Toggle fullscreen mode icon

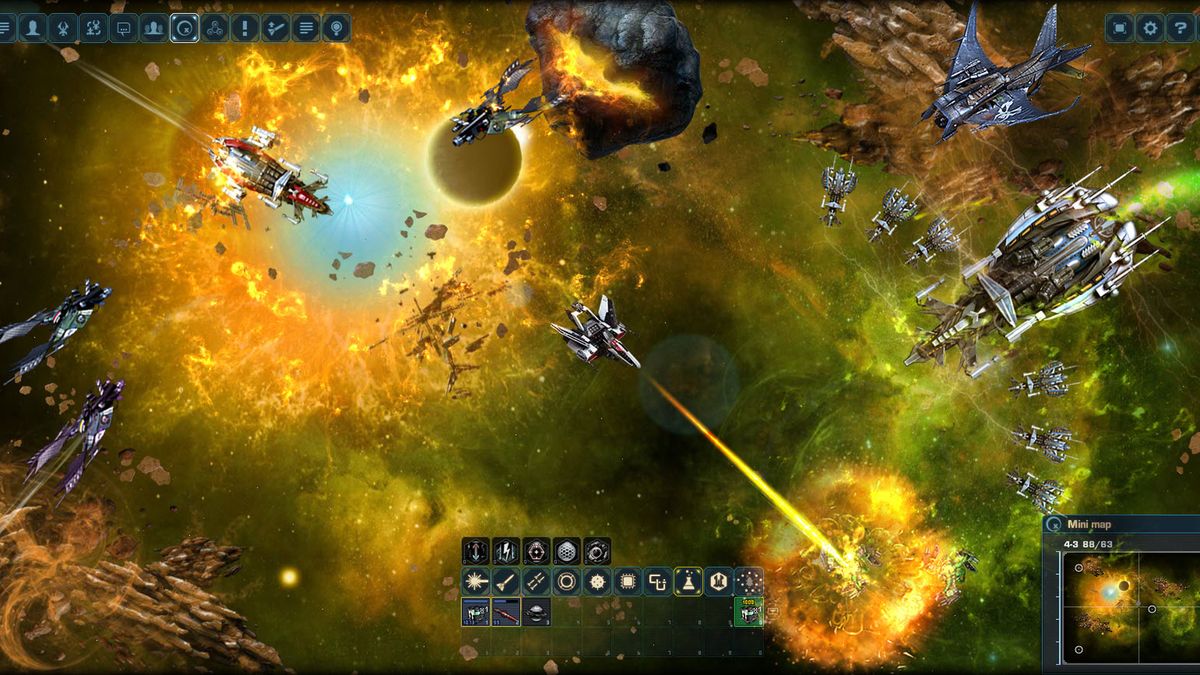click(1119, 28)
